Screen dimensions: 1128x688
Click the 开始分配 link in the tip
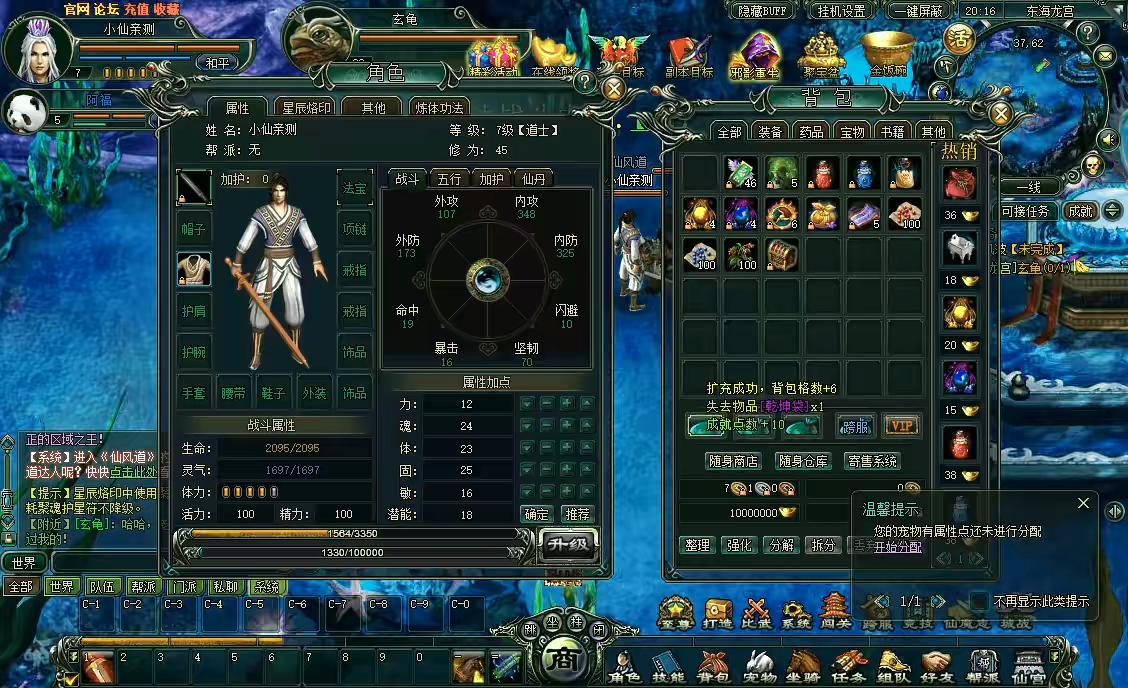(x=898, y=547)
